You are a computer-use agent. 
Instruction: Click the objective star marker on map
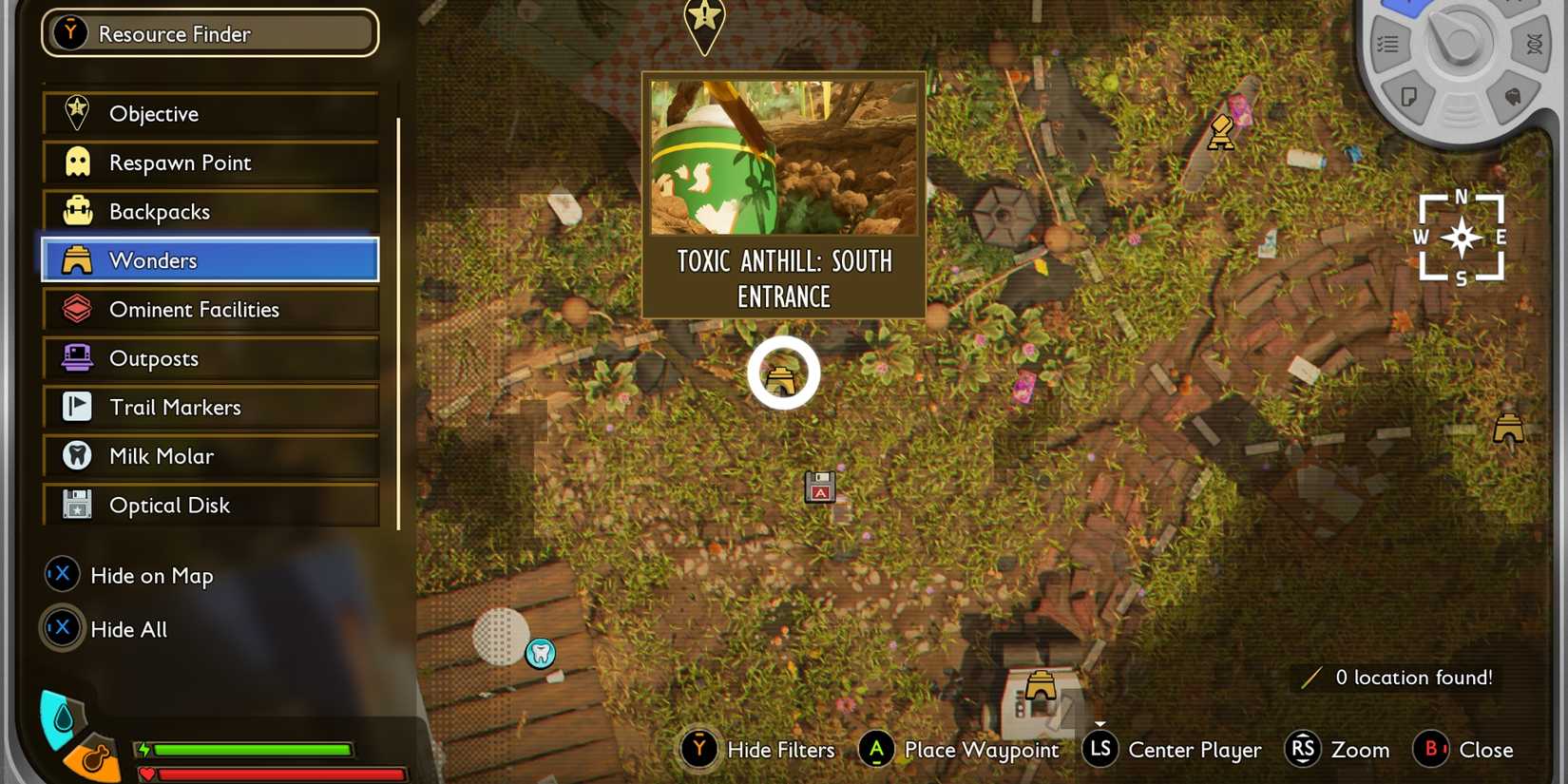[704, 21]
